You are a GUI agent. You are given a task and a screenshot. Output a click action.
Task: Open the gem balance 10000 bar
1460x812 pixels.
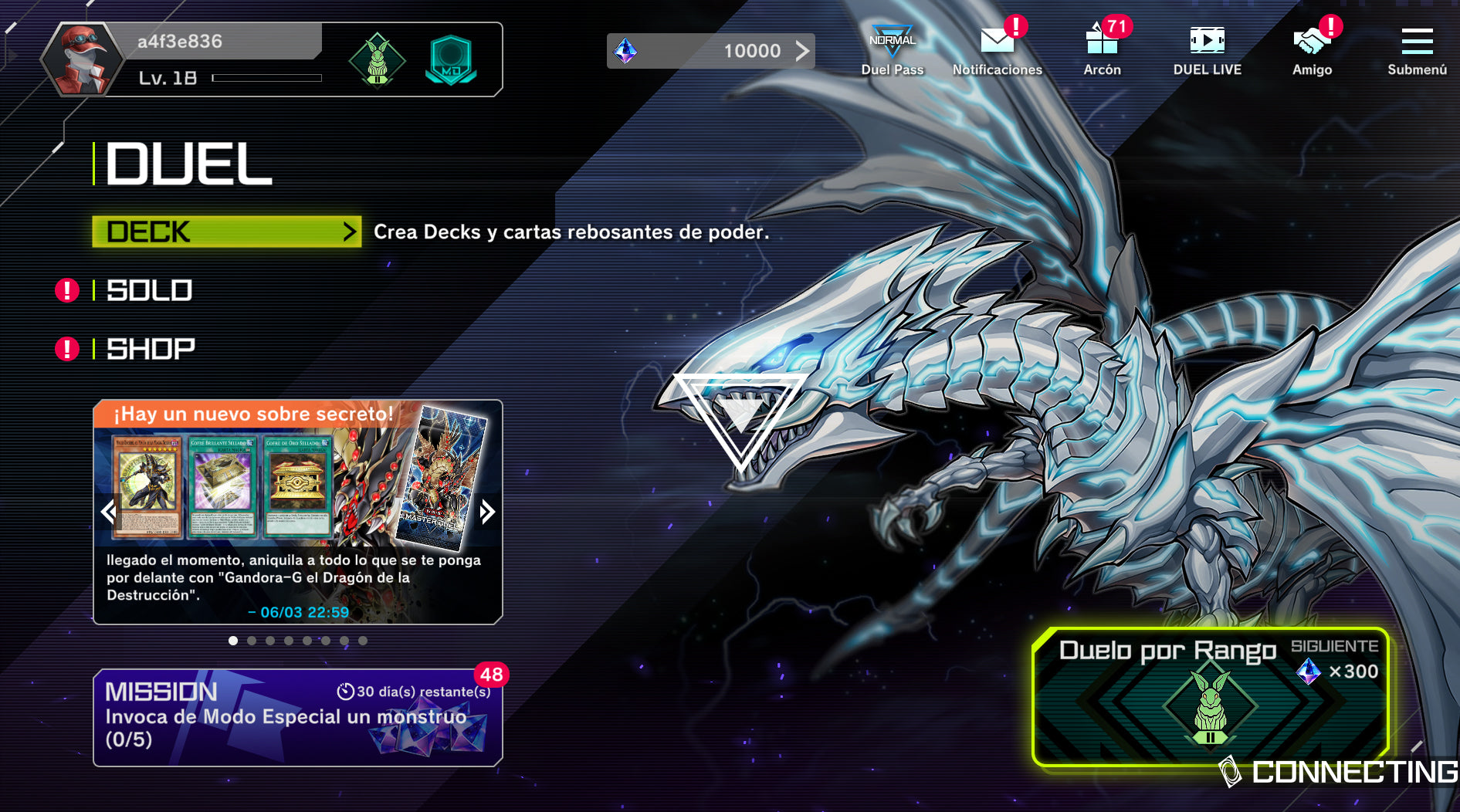click(x=710, y=51)
